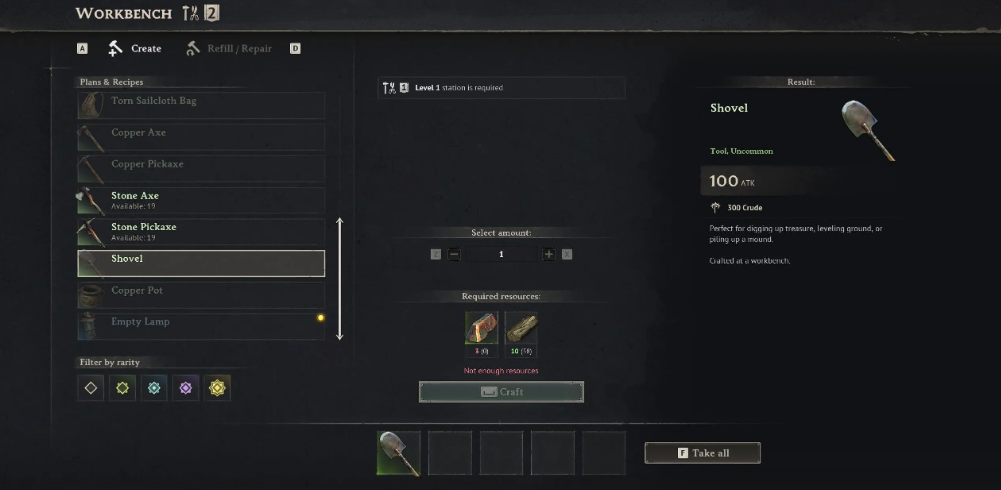The image size is (1001, 490).
Task: Click the highlighted Shovel recipe row
Action: point(201,263)
